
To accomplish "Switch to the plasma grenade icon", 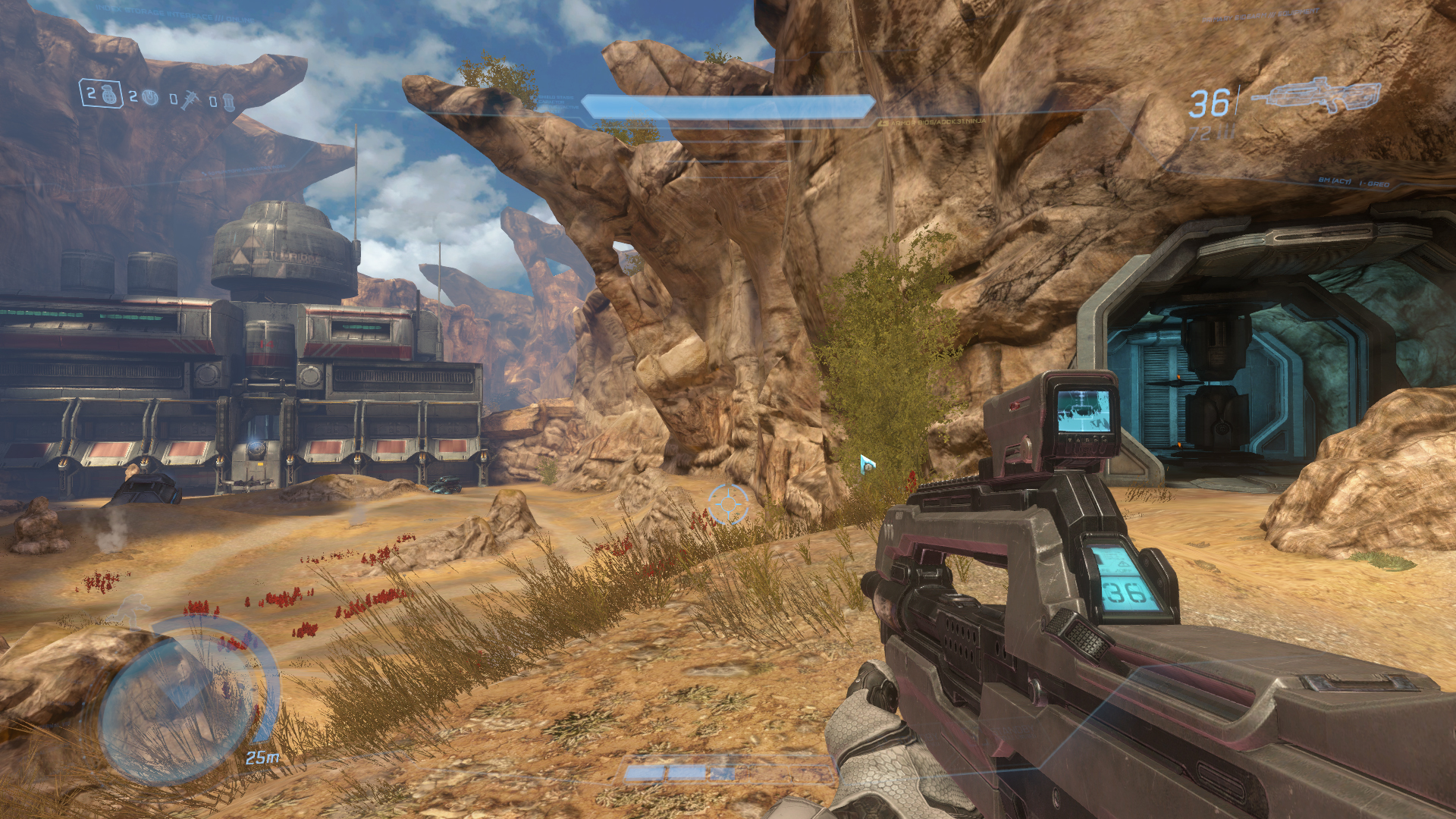I will (x=150, y=97).
